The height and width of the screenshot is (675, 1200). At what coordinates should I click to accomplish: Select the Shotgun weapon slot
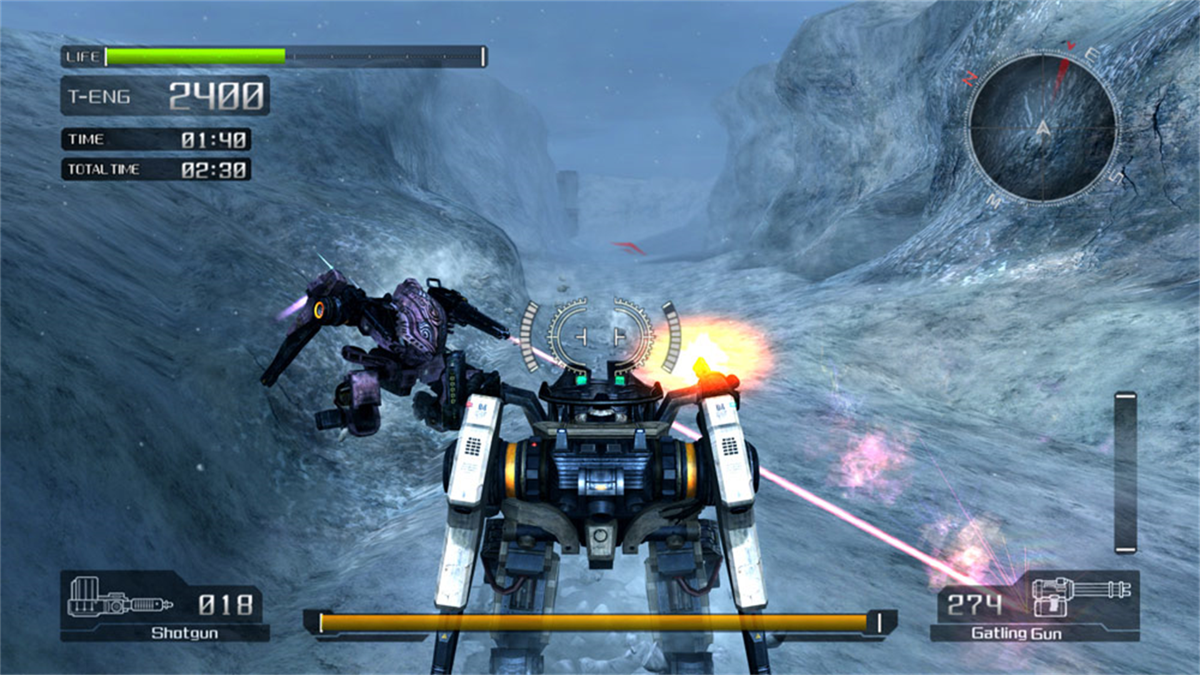point(164,606)
